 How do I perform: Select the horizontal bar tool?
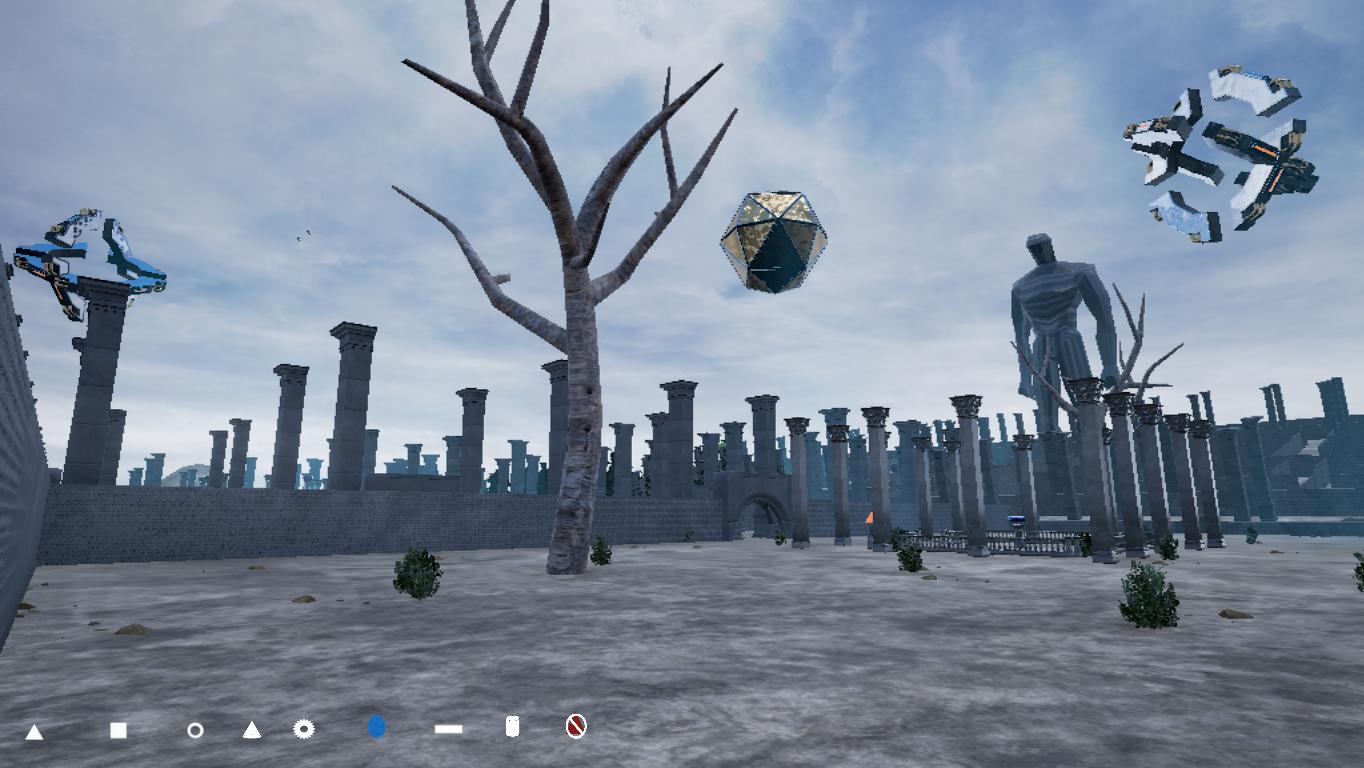[x=446, y=727]
